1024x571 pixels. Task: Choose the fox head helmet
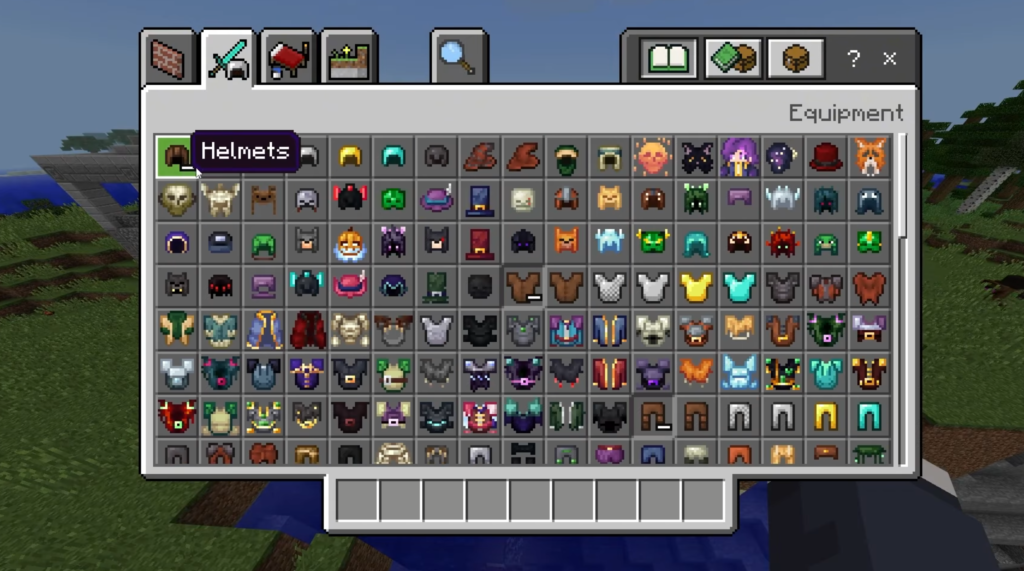(870, 156)
